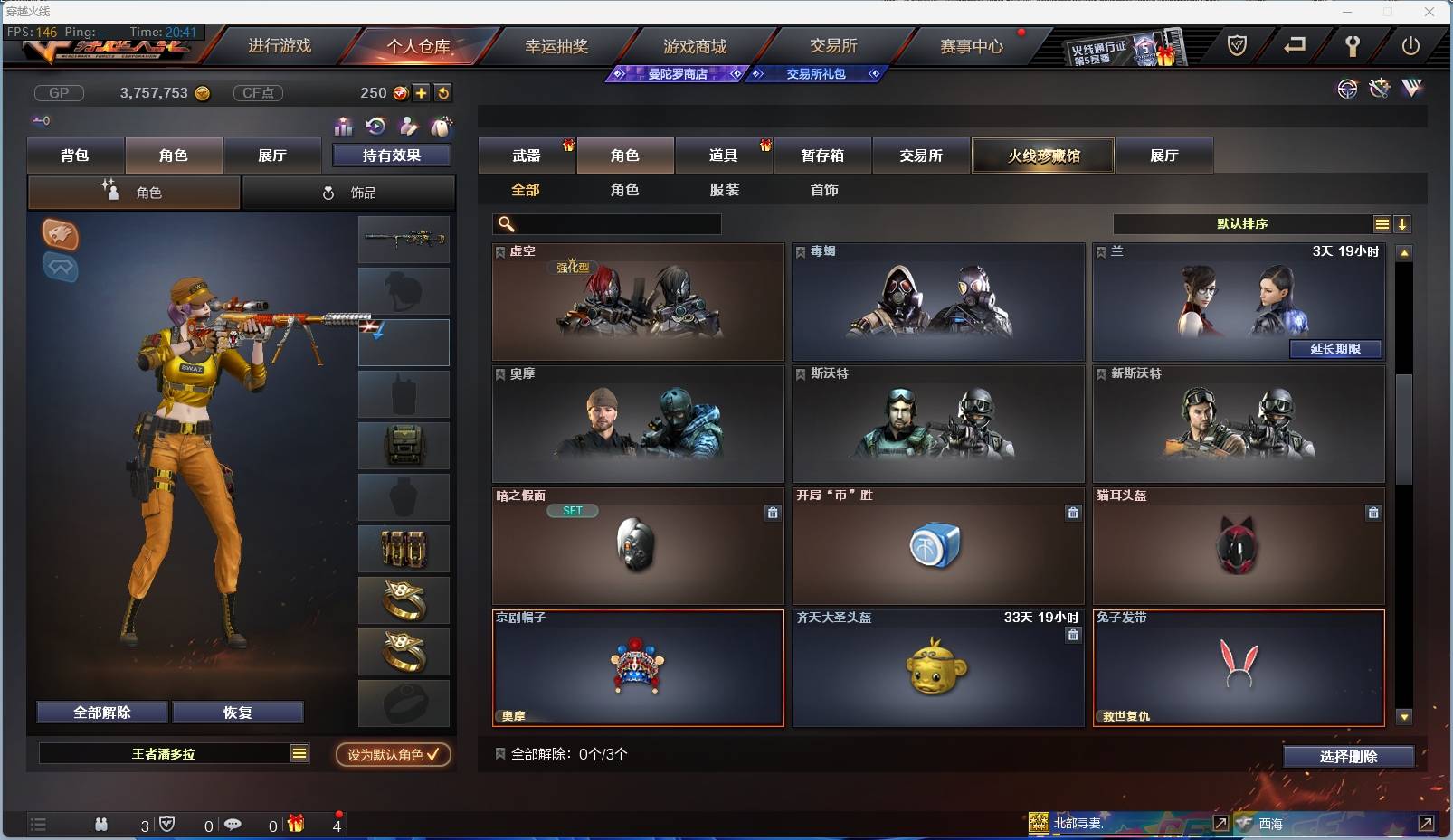Screen dimensions: 1453x840
Task: Click 延长期限 on the 兰 character card
Action: coord(1336,349)
